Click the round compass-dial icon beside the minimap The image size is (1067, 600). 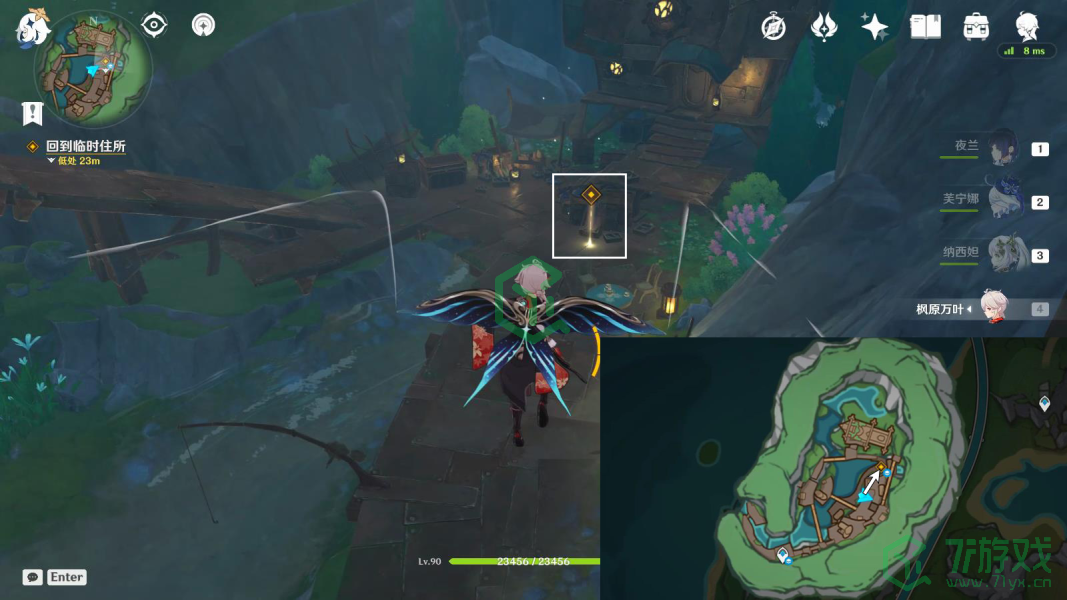[203, 24]
